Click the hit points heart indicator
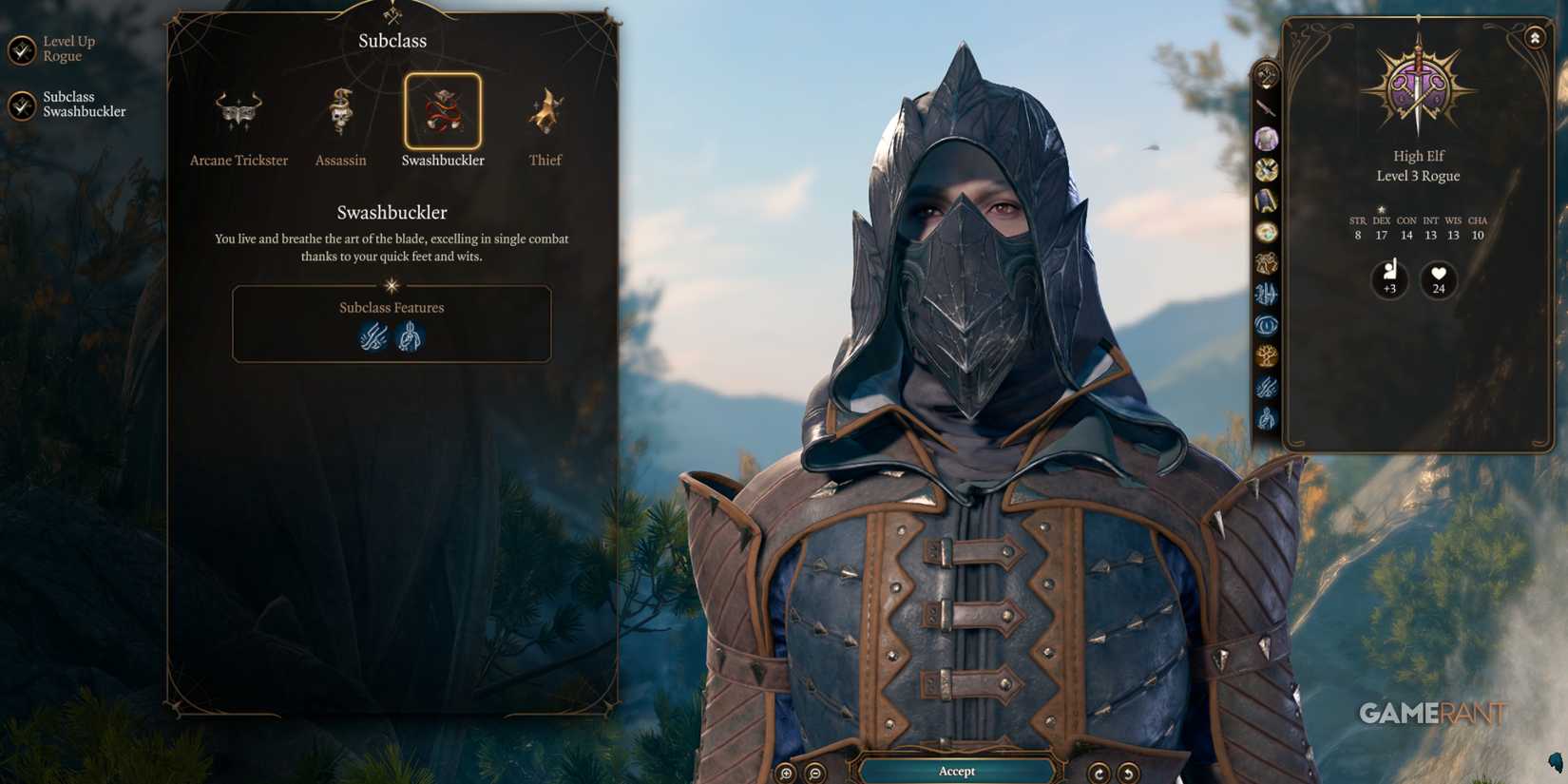The width and height of the screenshot is (1568, 784). (x=1438, y=280)
